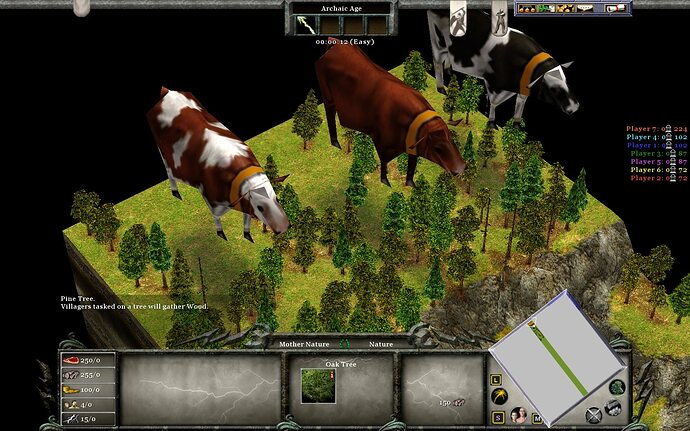Click the S button beside the minimap
The width and height of the screenshot is (690, 431).
pyautogui.click(x=497, y=415)
